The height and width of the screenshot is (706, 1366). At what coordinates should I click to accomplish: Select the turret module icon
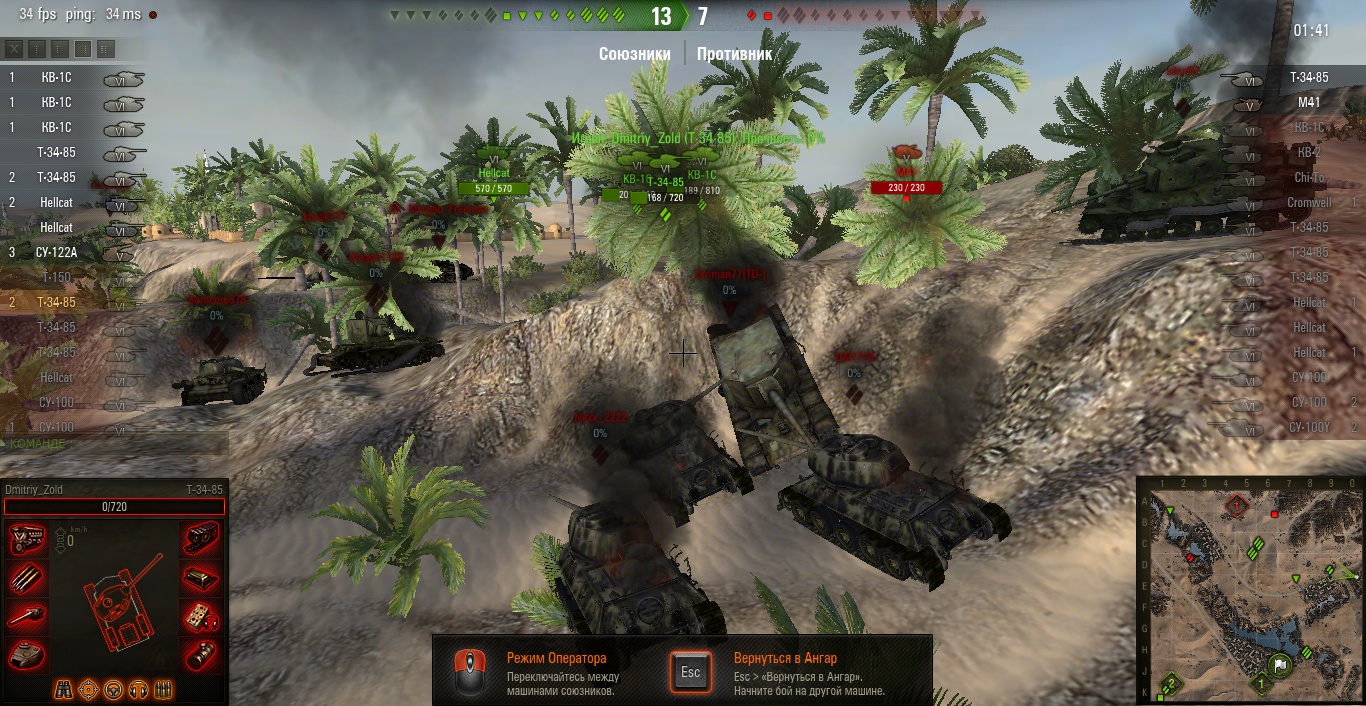pos(27,654)
